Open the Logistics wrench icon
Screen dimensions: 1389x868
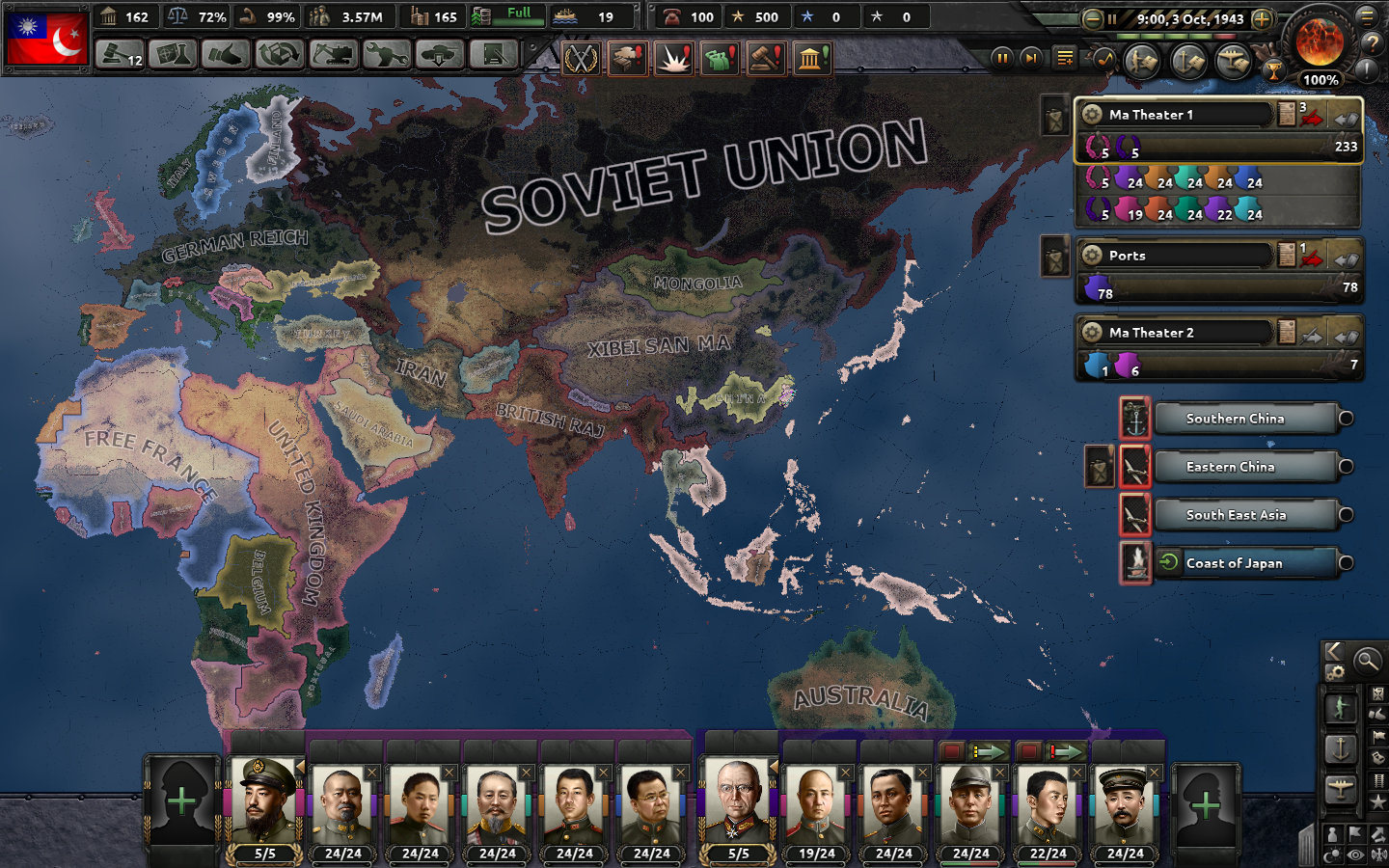[389, 55]
